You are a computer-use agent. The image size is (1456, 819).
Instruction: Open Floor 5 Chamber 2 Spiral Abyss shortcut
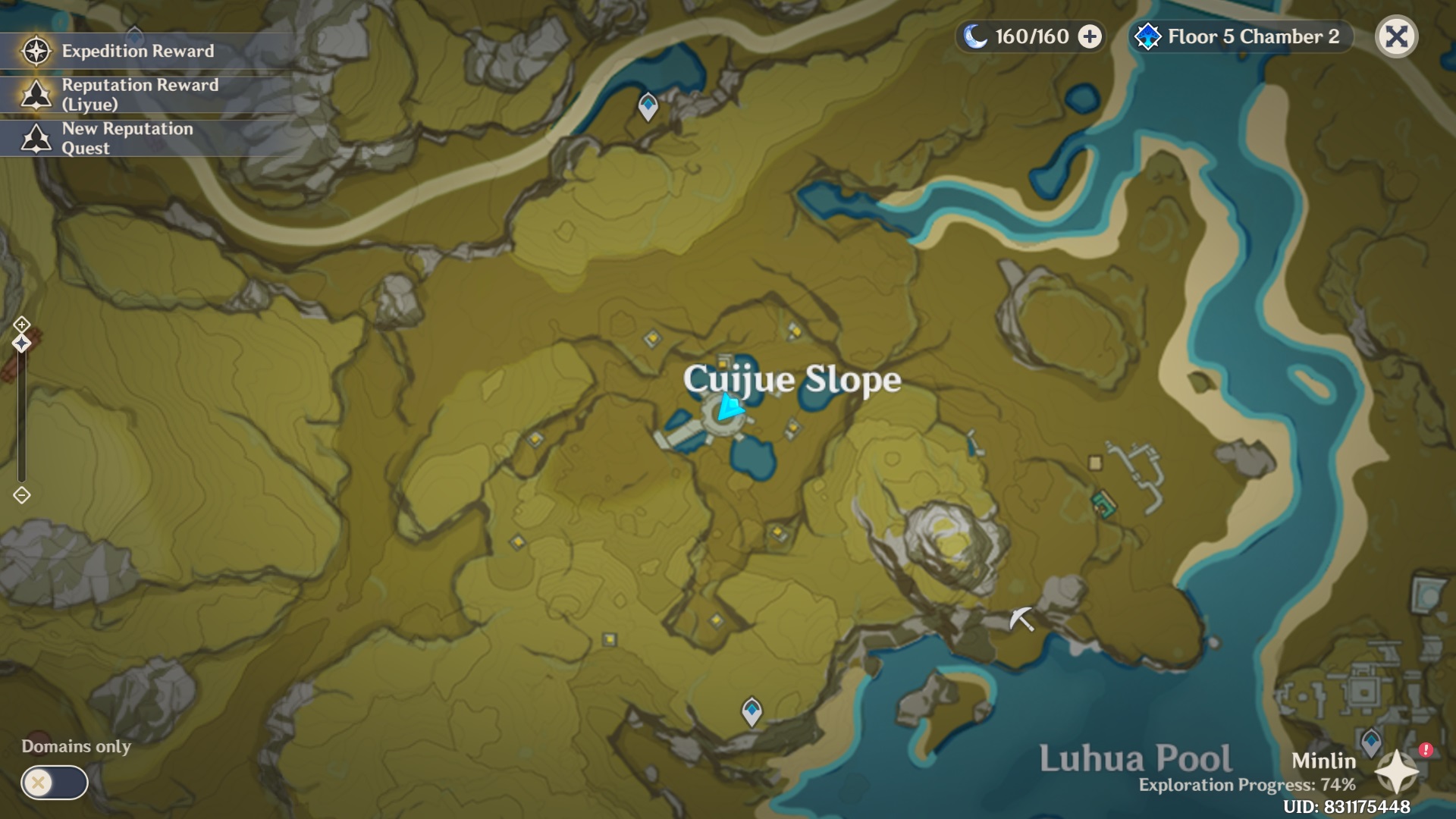1241,36
